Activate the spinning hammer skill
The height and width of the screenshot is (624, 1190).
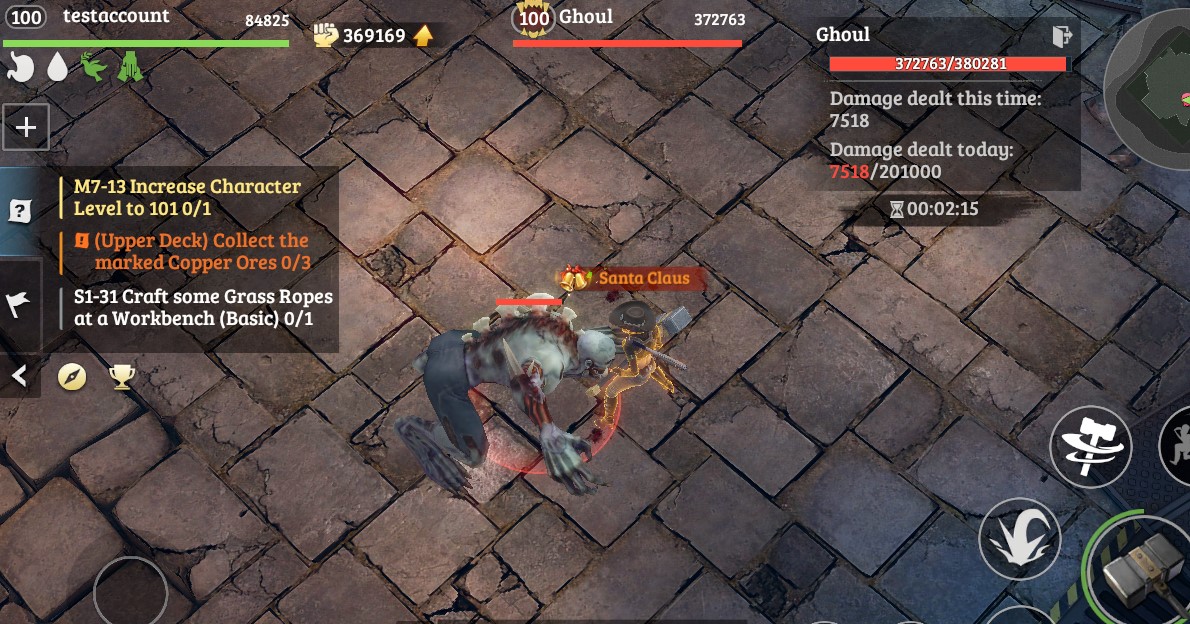[1090, 446]
